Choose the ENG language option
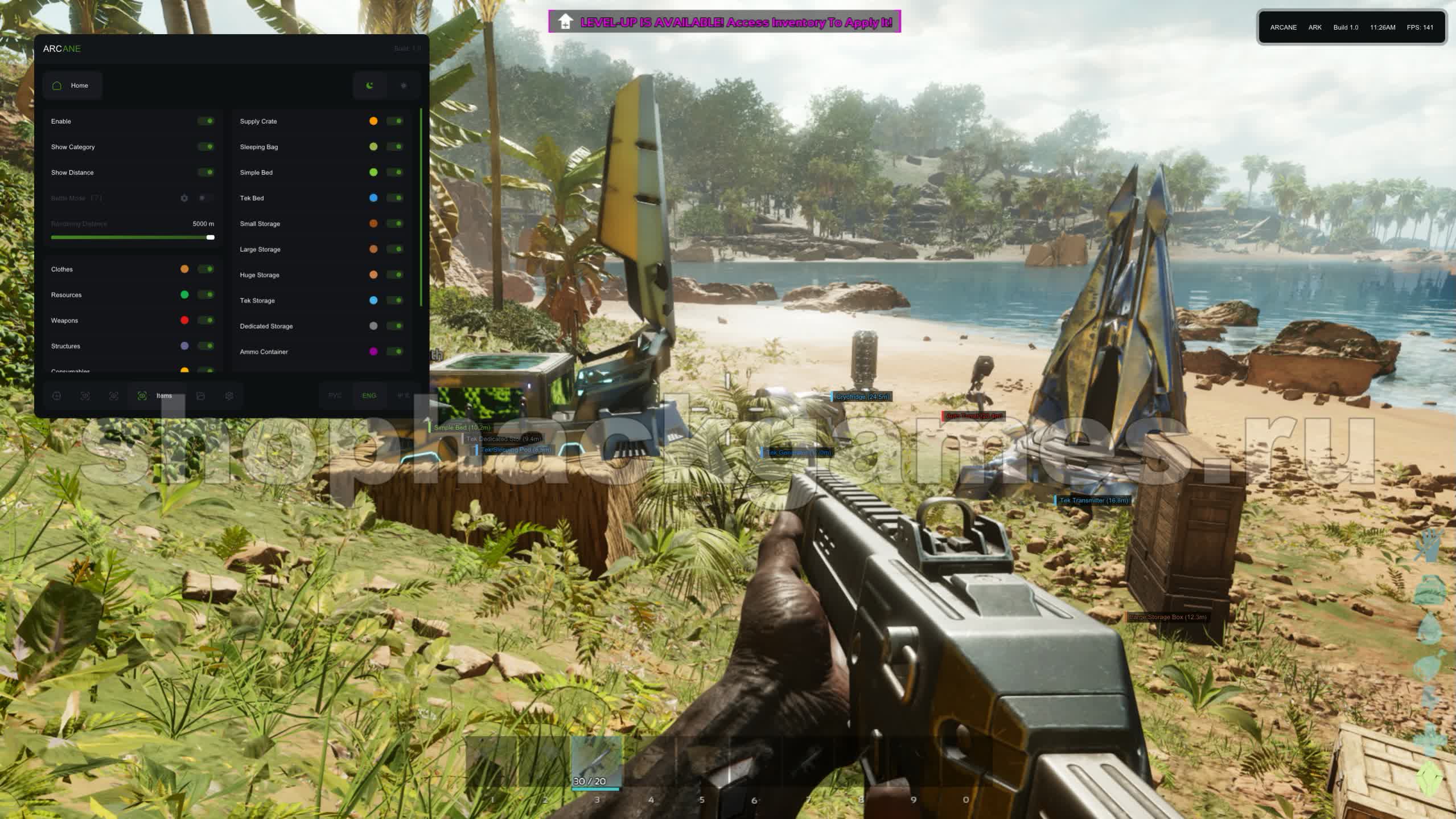This screenshot has height=819, width=1456. pos(369,396)
